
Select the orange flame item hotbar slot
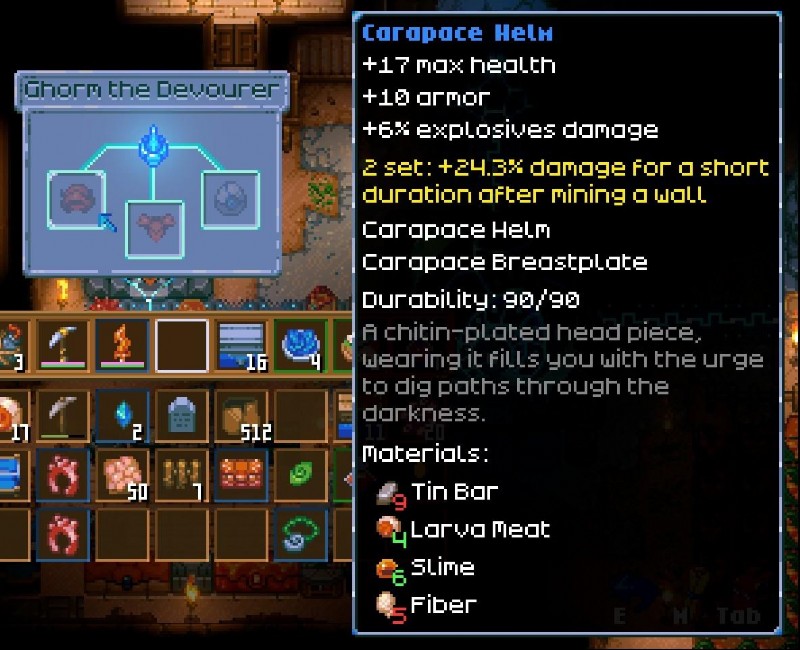(x=123, y=346)
